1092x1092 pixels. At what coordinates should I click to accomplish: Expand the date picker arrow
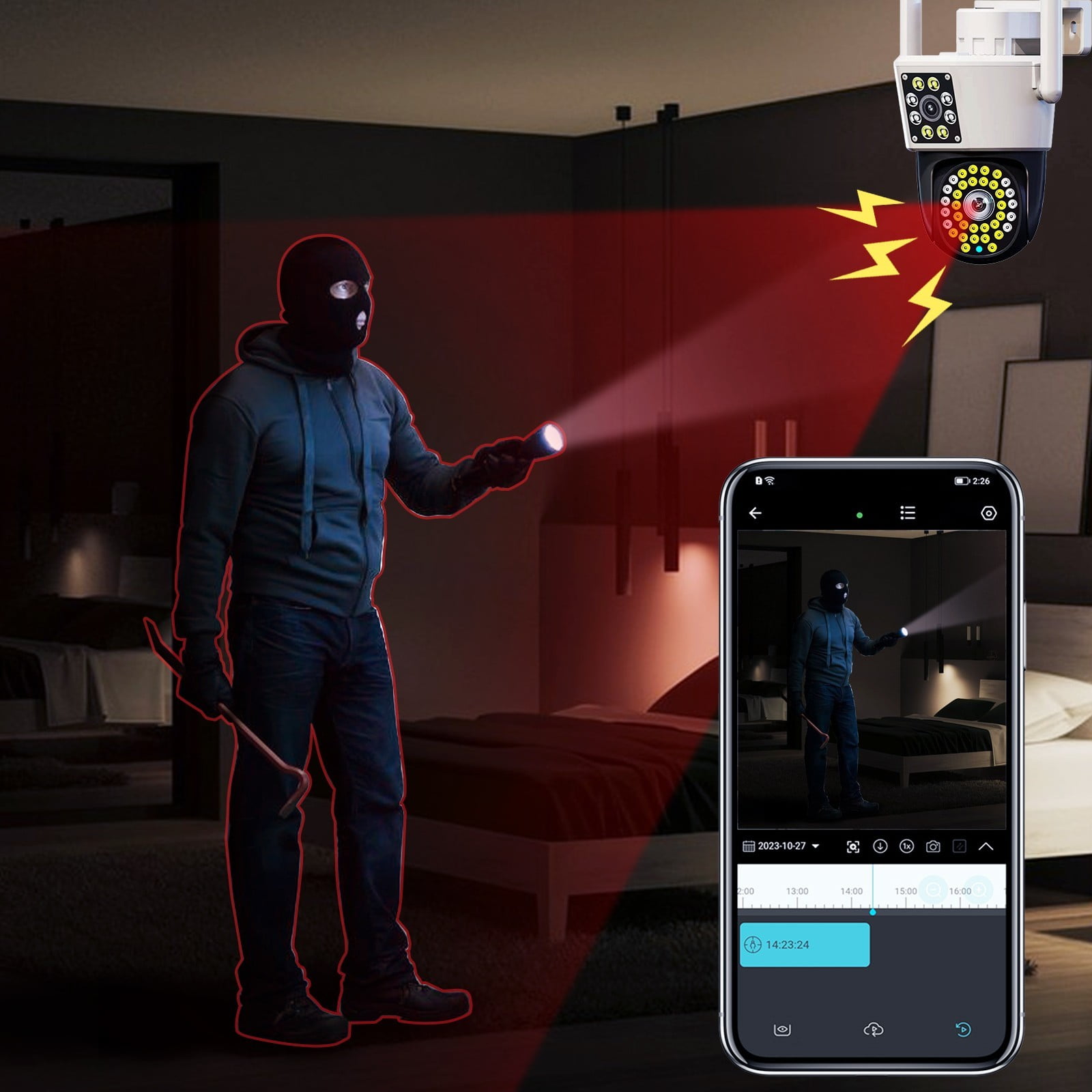click(x=816, y=847)
